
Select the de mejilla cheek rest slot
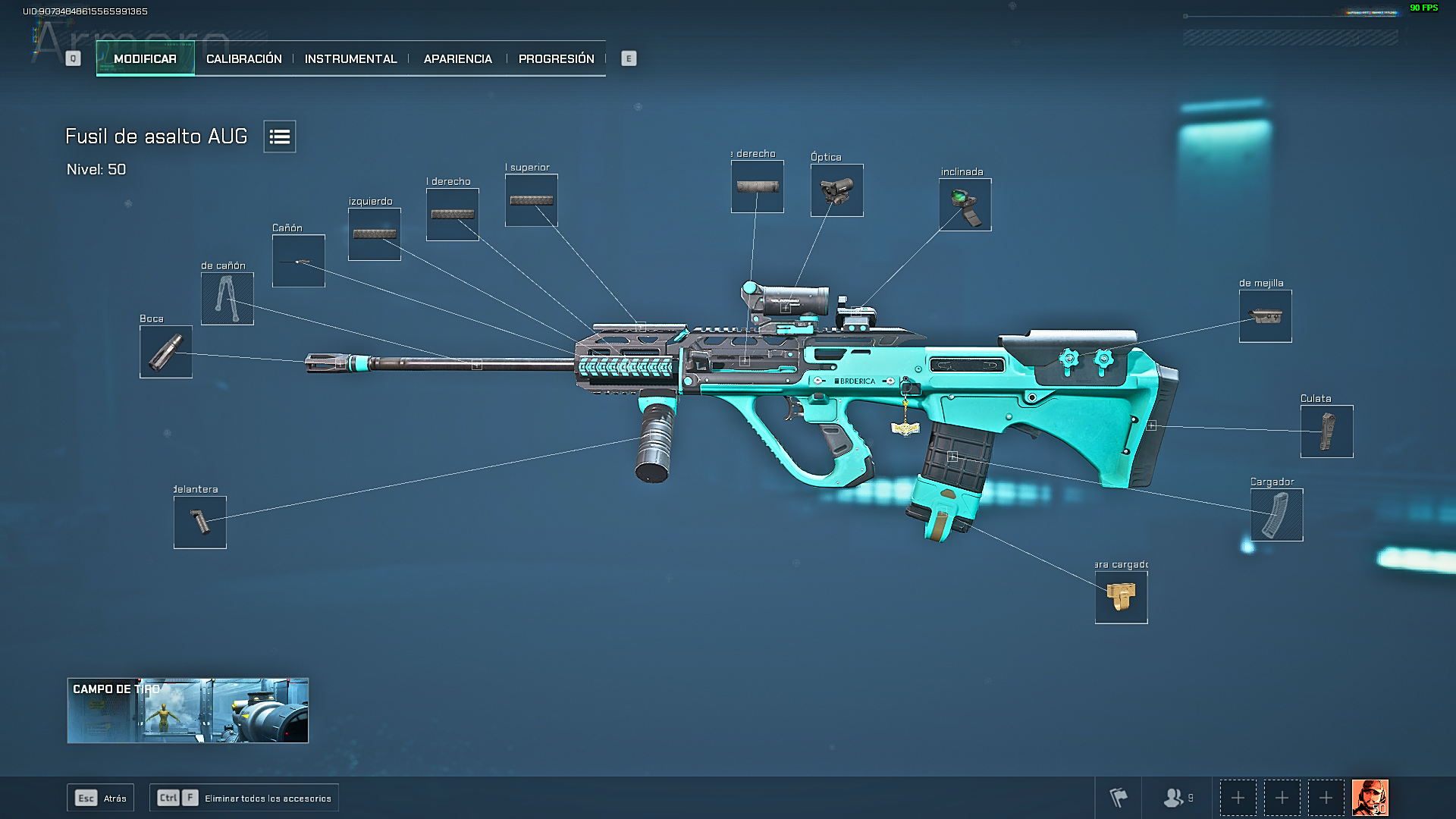point(1265,316)
